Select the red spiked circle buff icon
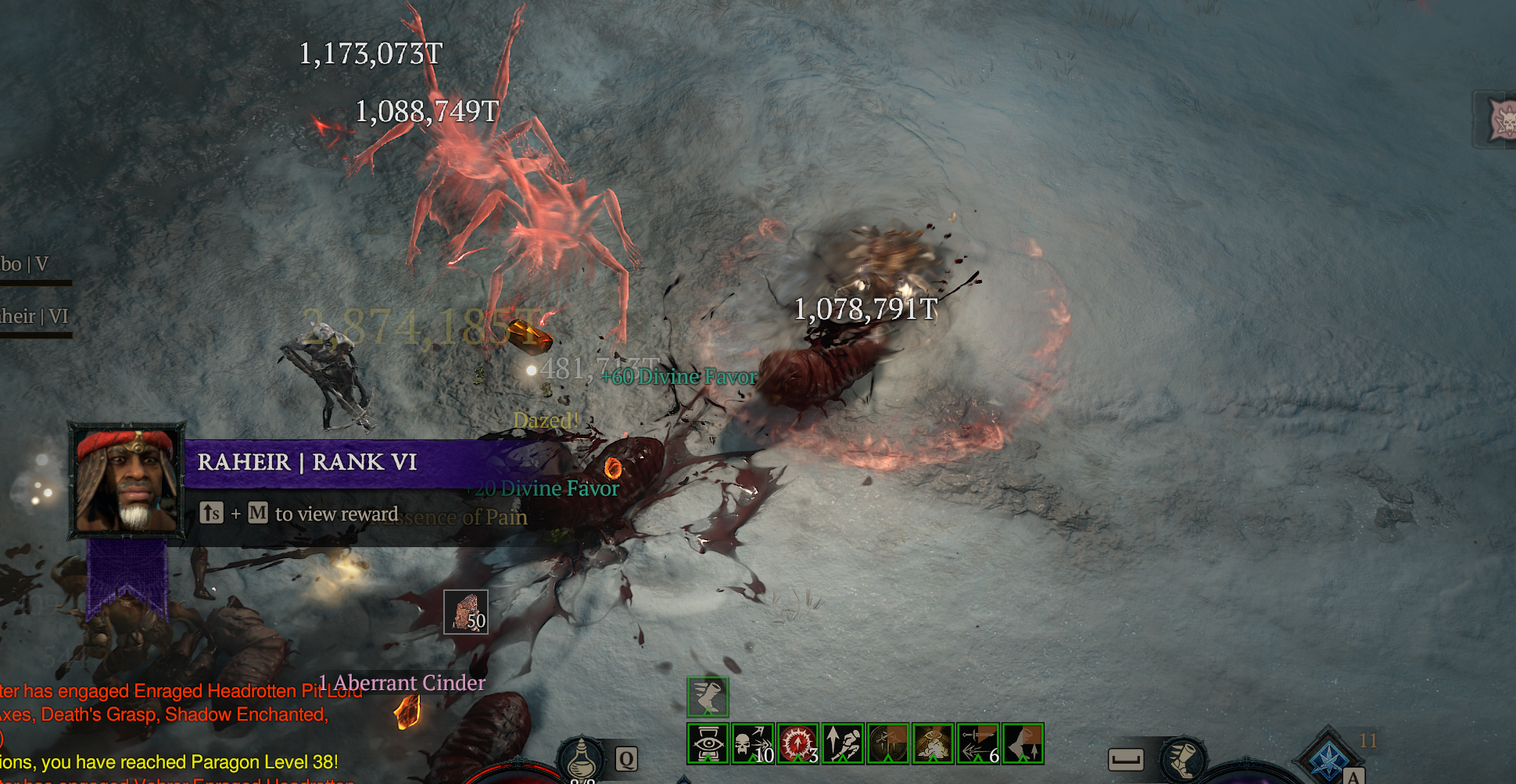1516x784 pixels. (797, 743)
